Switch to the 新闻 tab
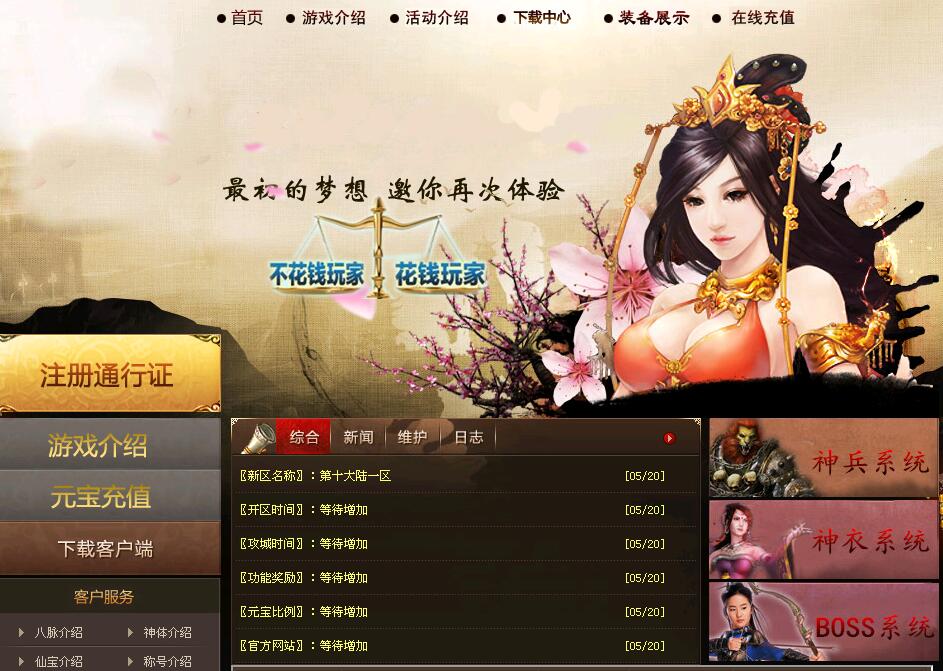Image resolution: width=943 pixels, height=671 pixels. click(358, 437)
